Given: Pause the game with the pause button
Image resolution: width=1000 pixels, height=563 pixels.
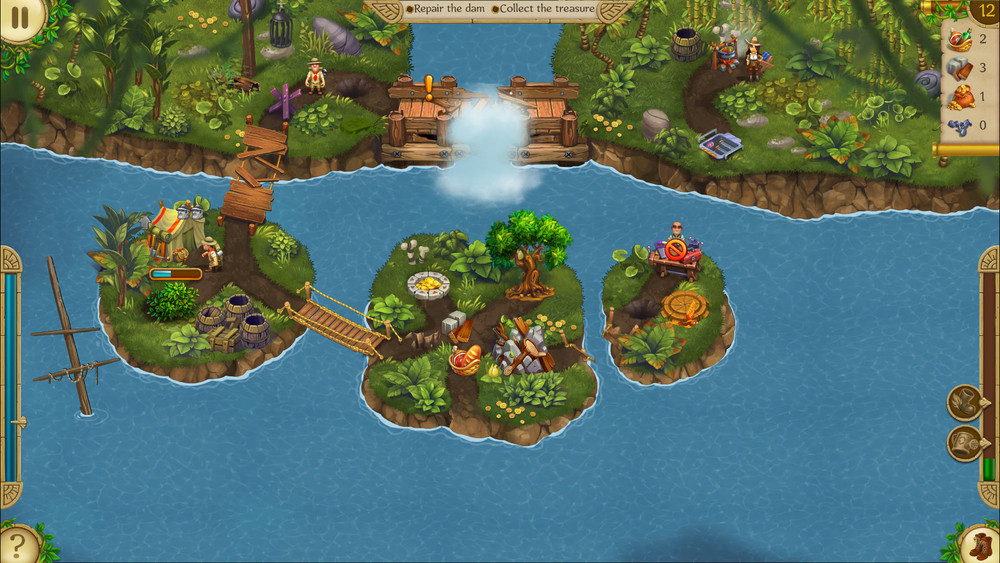Looking at the screenshot, I should coord(21,17).
